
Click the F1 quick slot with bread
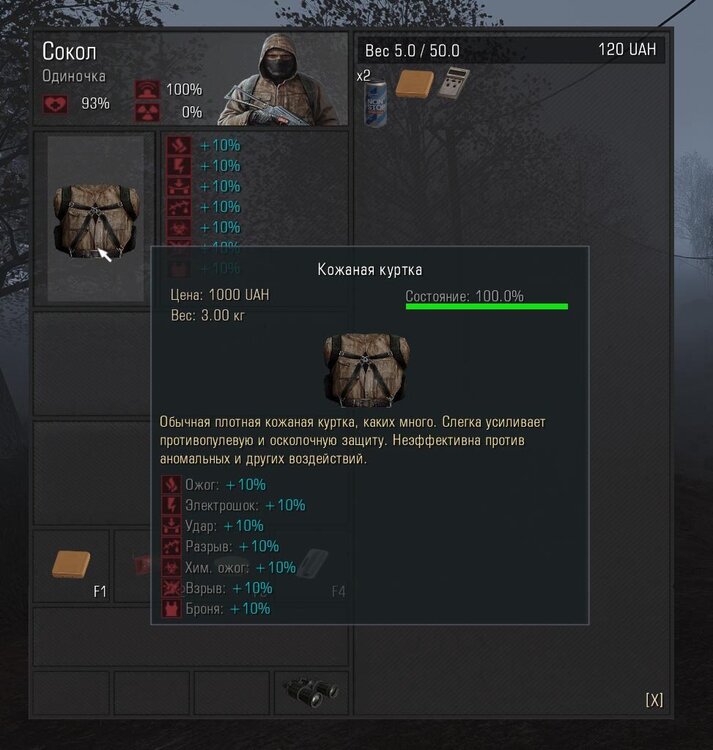(72, 566)
